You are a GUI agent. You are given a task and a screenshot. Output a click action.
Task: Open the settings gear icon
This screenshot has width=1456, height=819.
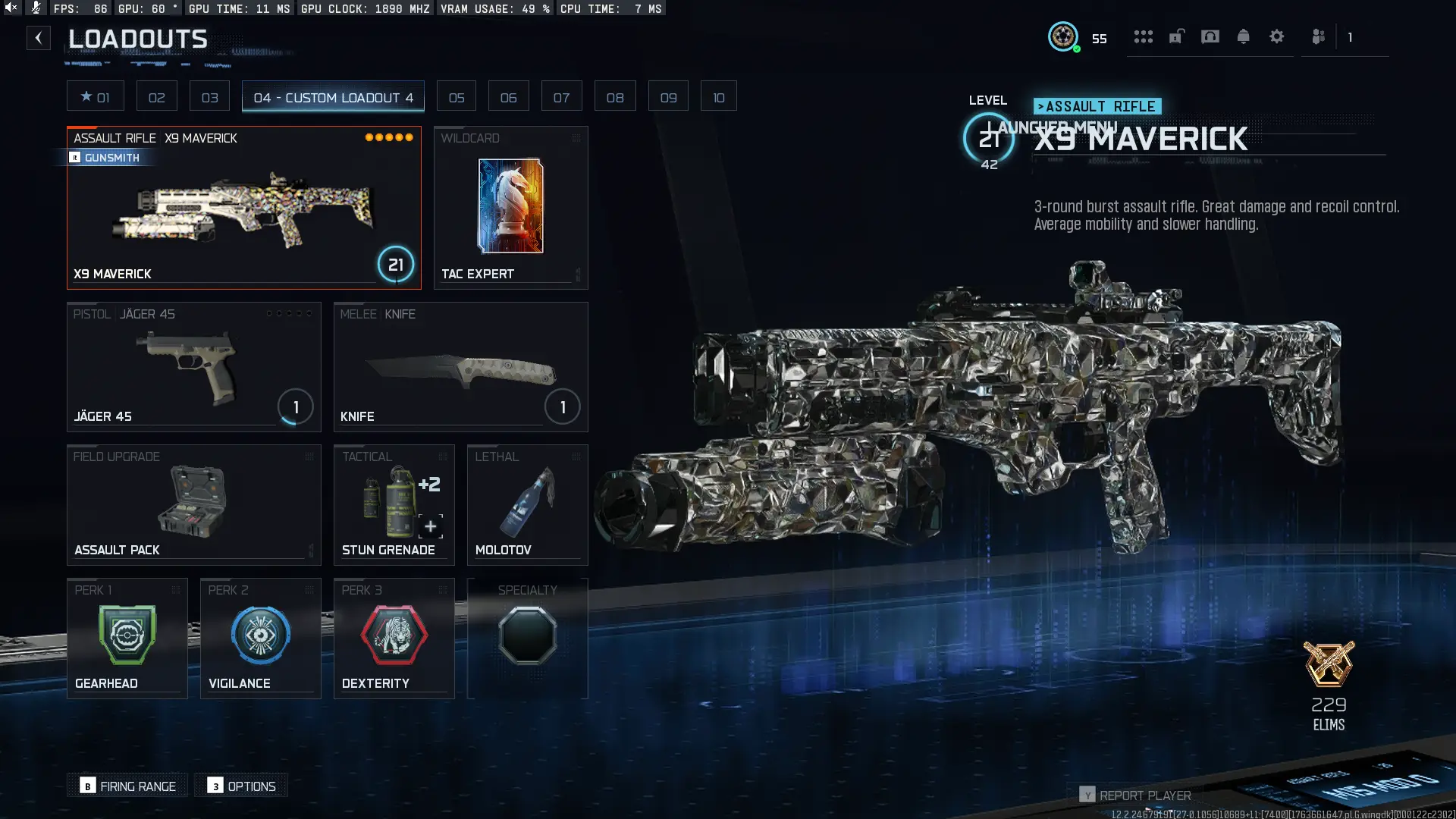click(1277, 36)
